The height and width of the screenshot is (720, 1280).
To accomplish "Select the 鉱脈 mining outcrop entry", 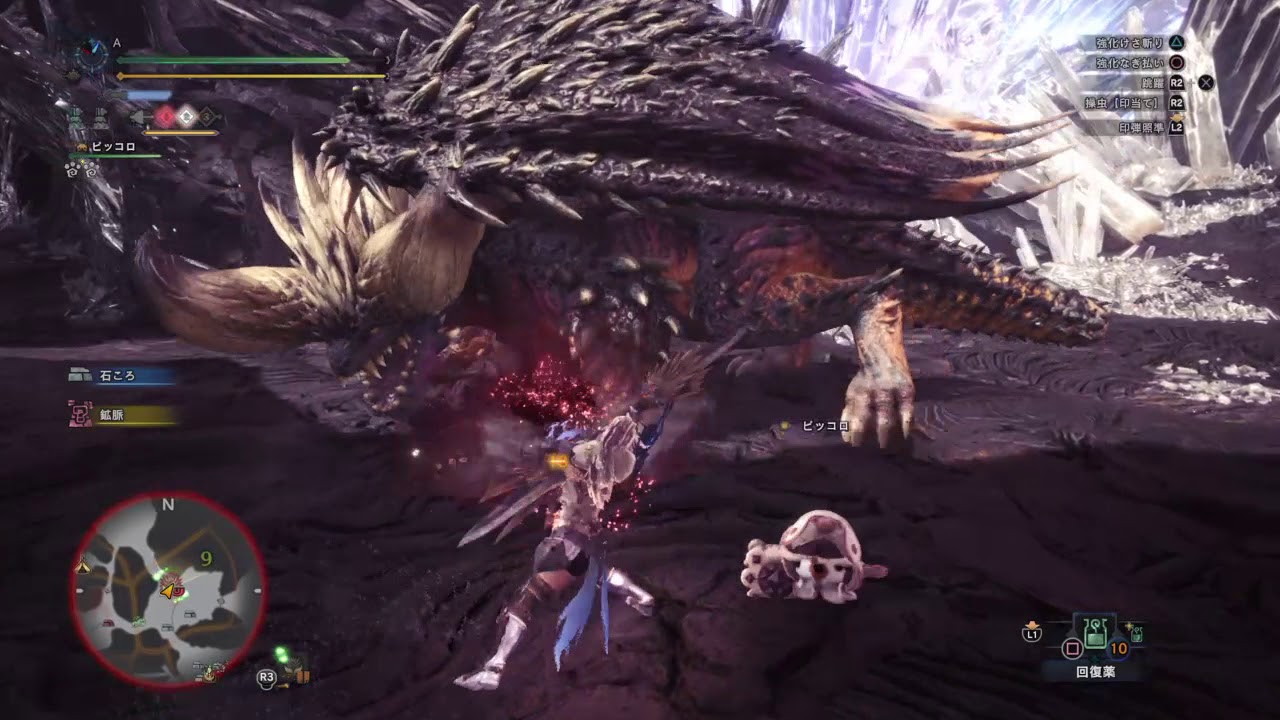I will tap(122, 416).
